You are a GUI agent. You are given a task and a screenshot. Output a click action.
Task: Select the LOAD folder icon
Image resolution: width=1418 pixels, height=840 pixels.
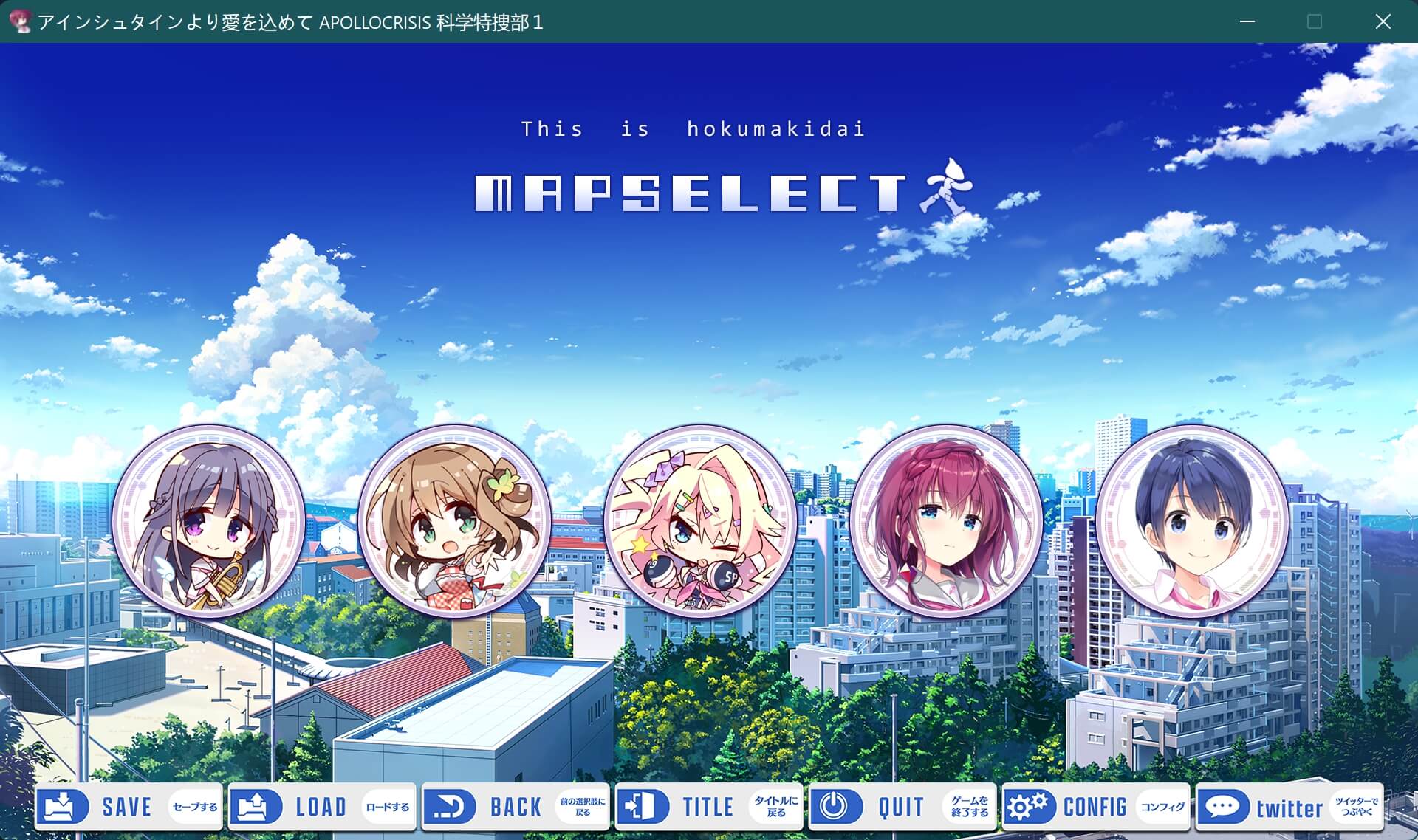pyautogui.click(x=255, y=807)
